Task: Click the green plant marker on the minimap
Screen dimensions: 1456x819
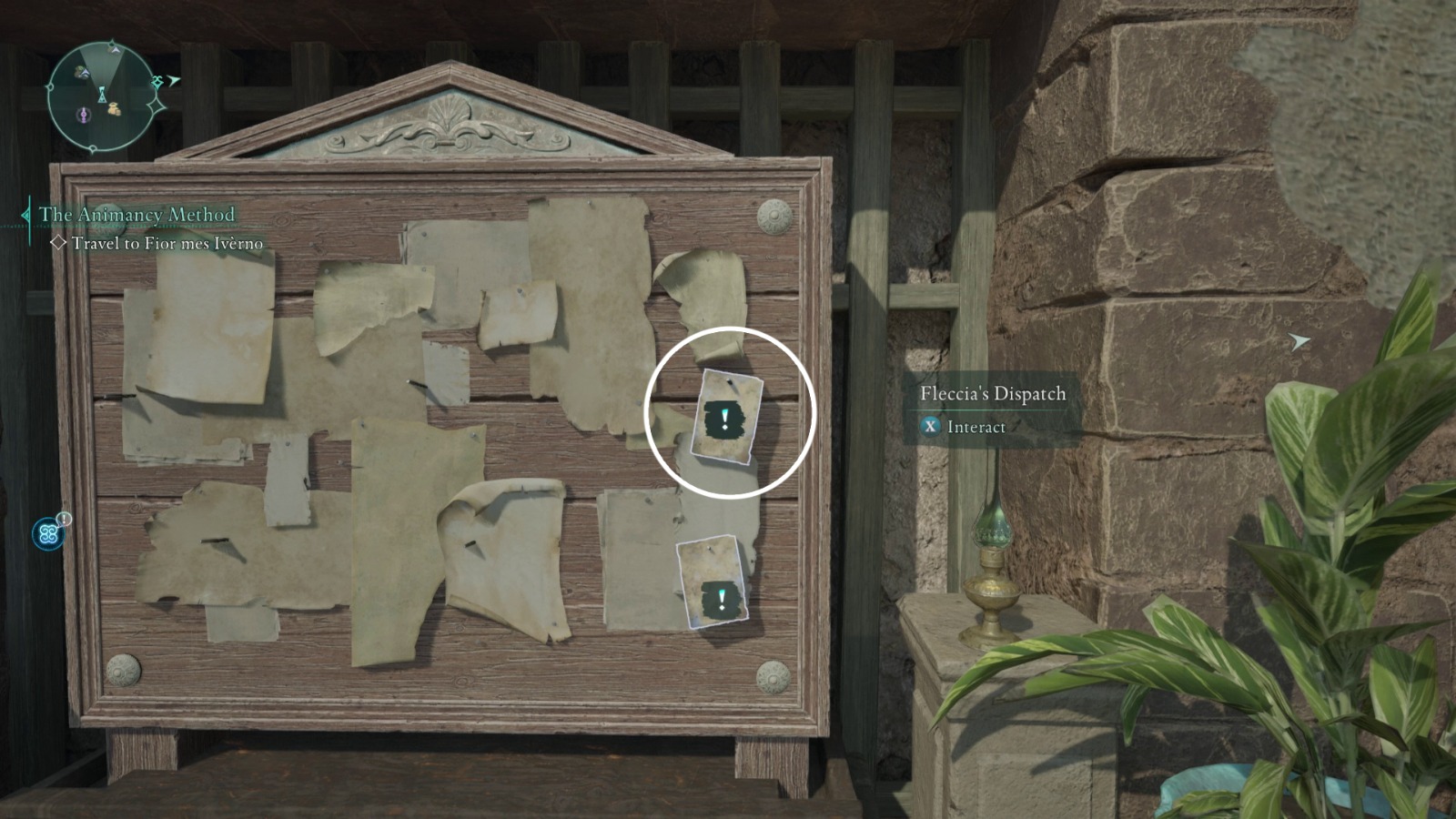Action: [x=80, y=70]
